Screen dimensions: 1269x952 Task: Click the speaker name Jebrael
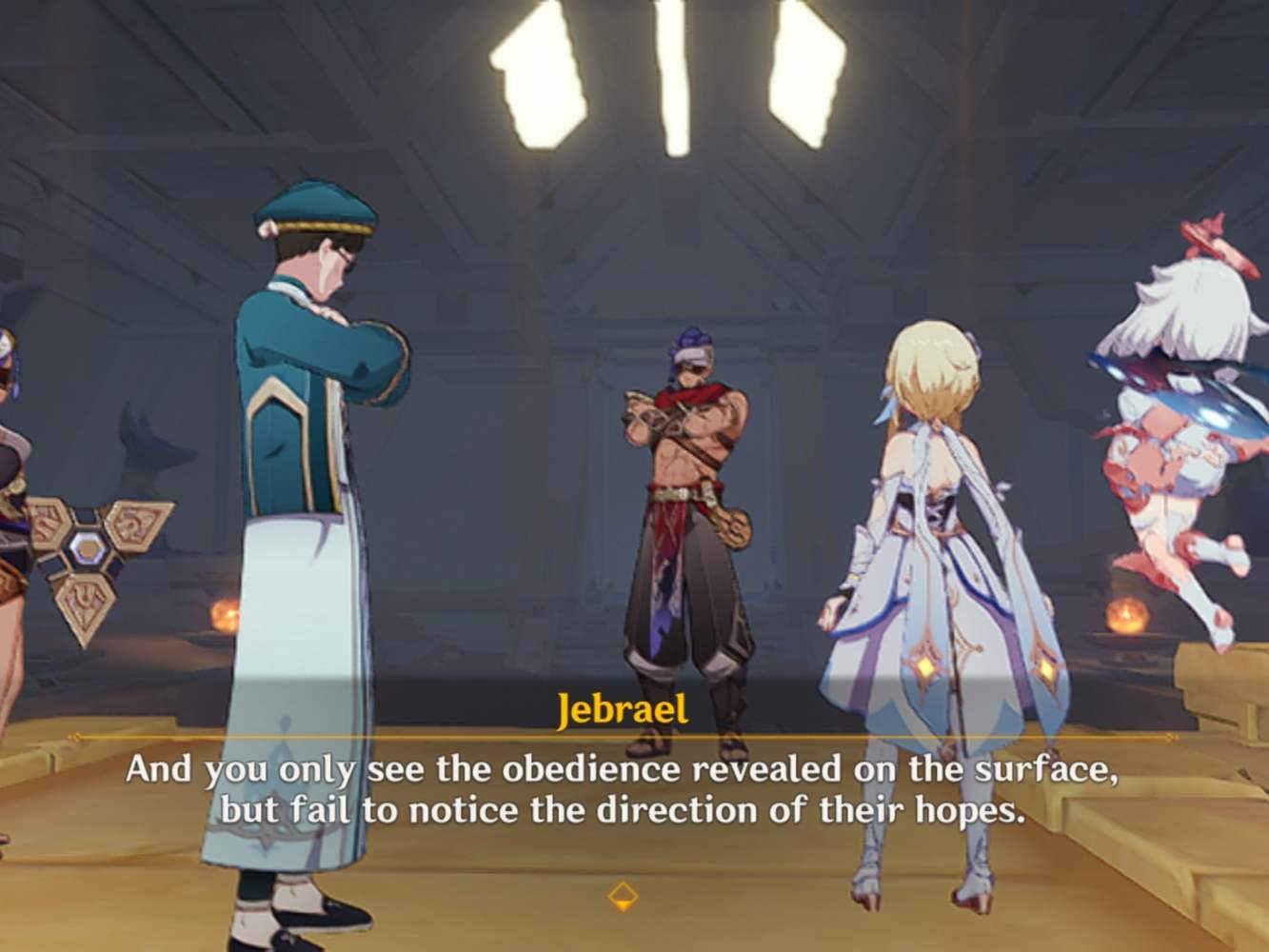(x=625, y=709)
